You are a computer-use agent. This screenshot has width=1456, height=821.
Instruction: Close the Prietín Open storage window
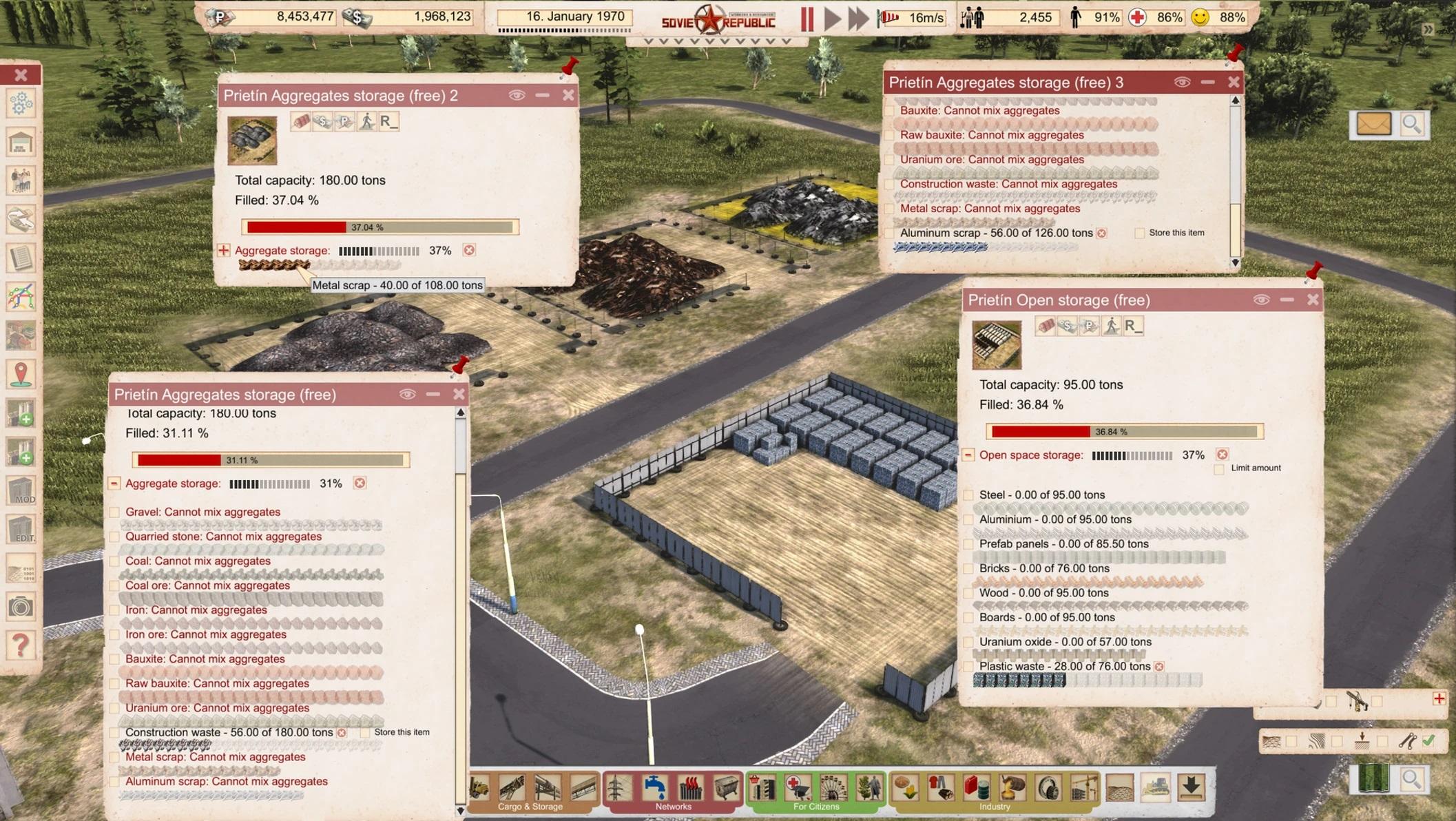coord(1313,300)
